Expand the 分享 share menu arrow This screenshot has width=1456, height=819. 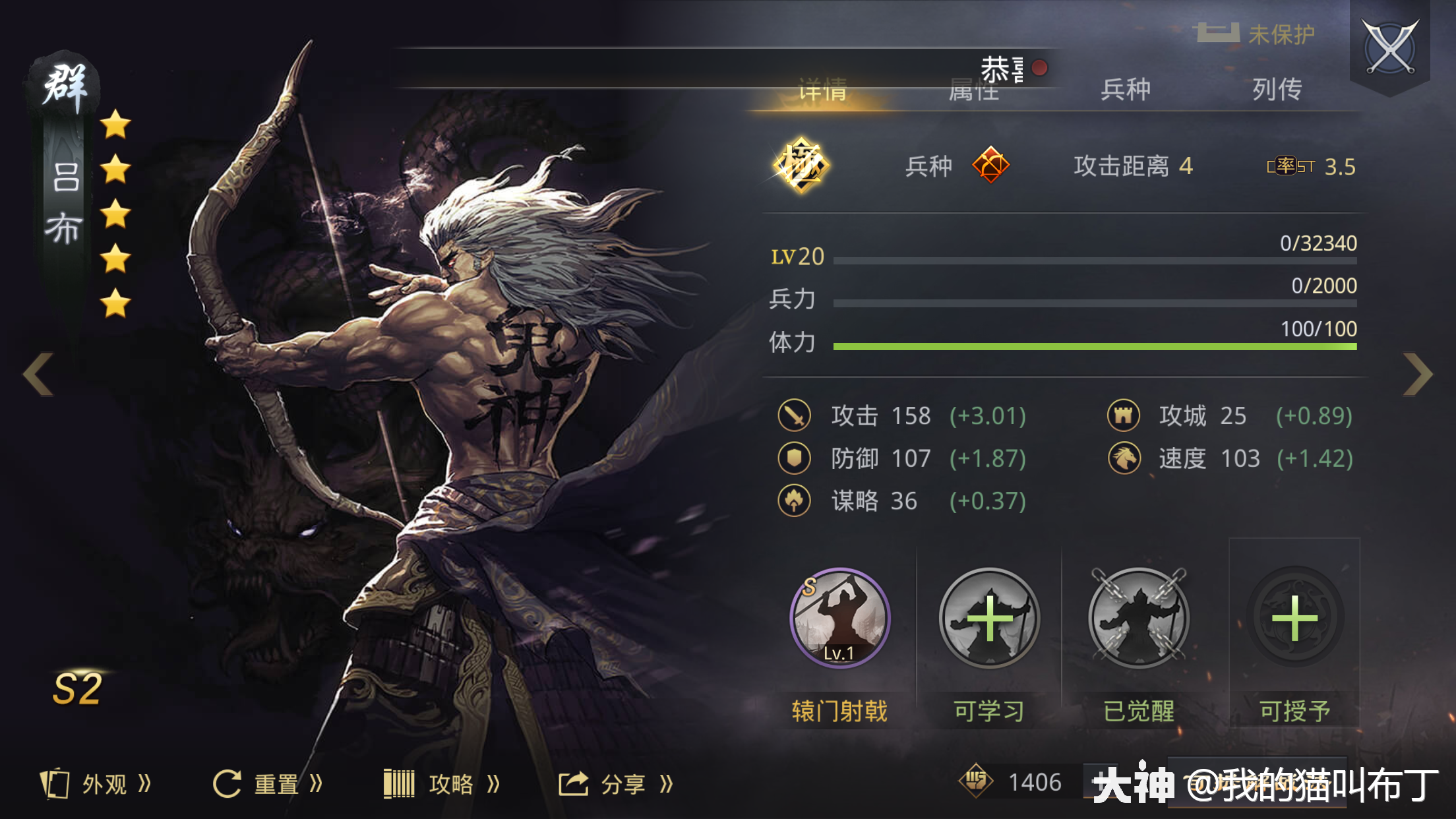tap(666, 783)
